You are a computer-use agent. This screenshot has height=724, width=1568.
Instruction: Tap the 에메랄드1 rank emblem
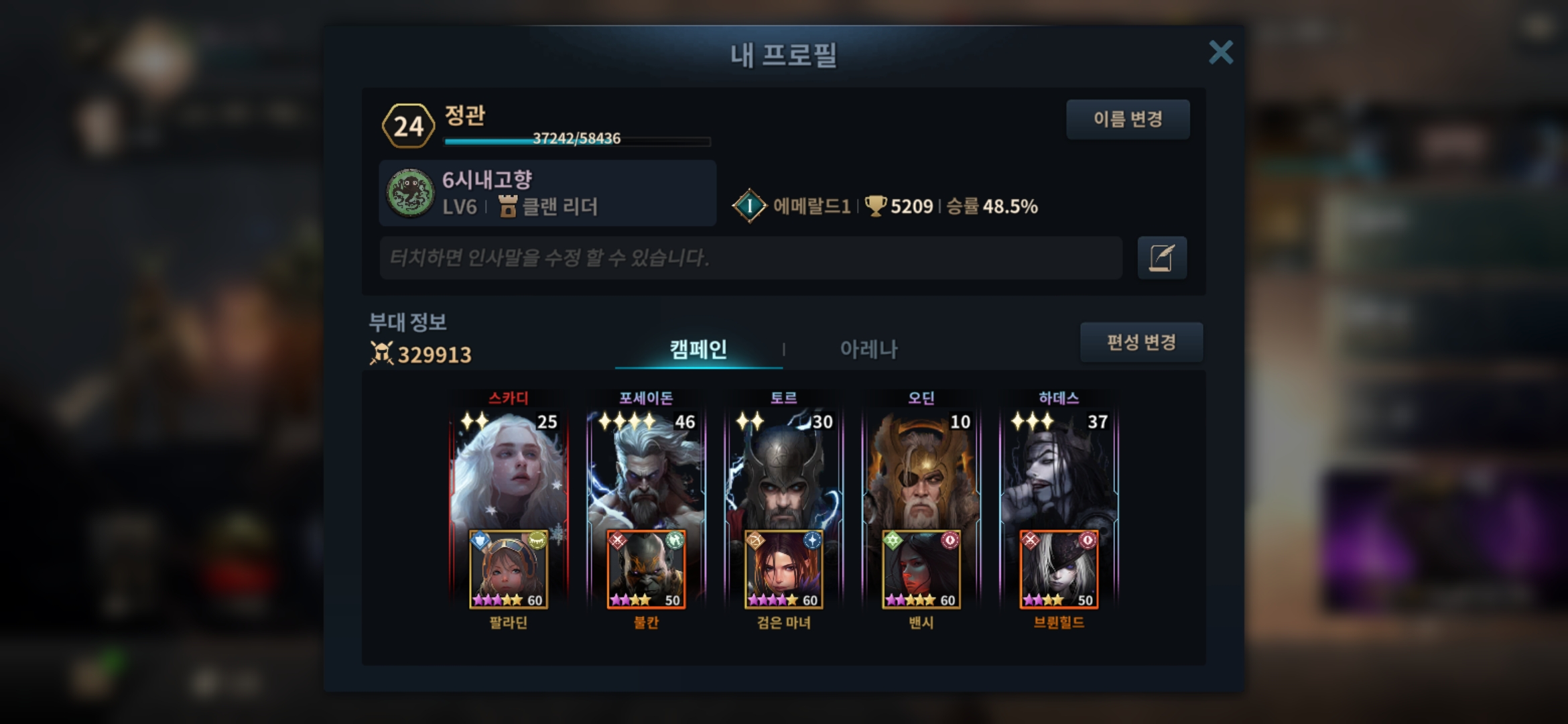(749, 206)
